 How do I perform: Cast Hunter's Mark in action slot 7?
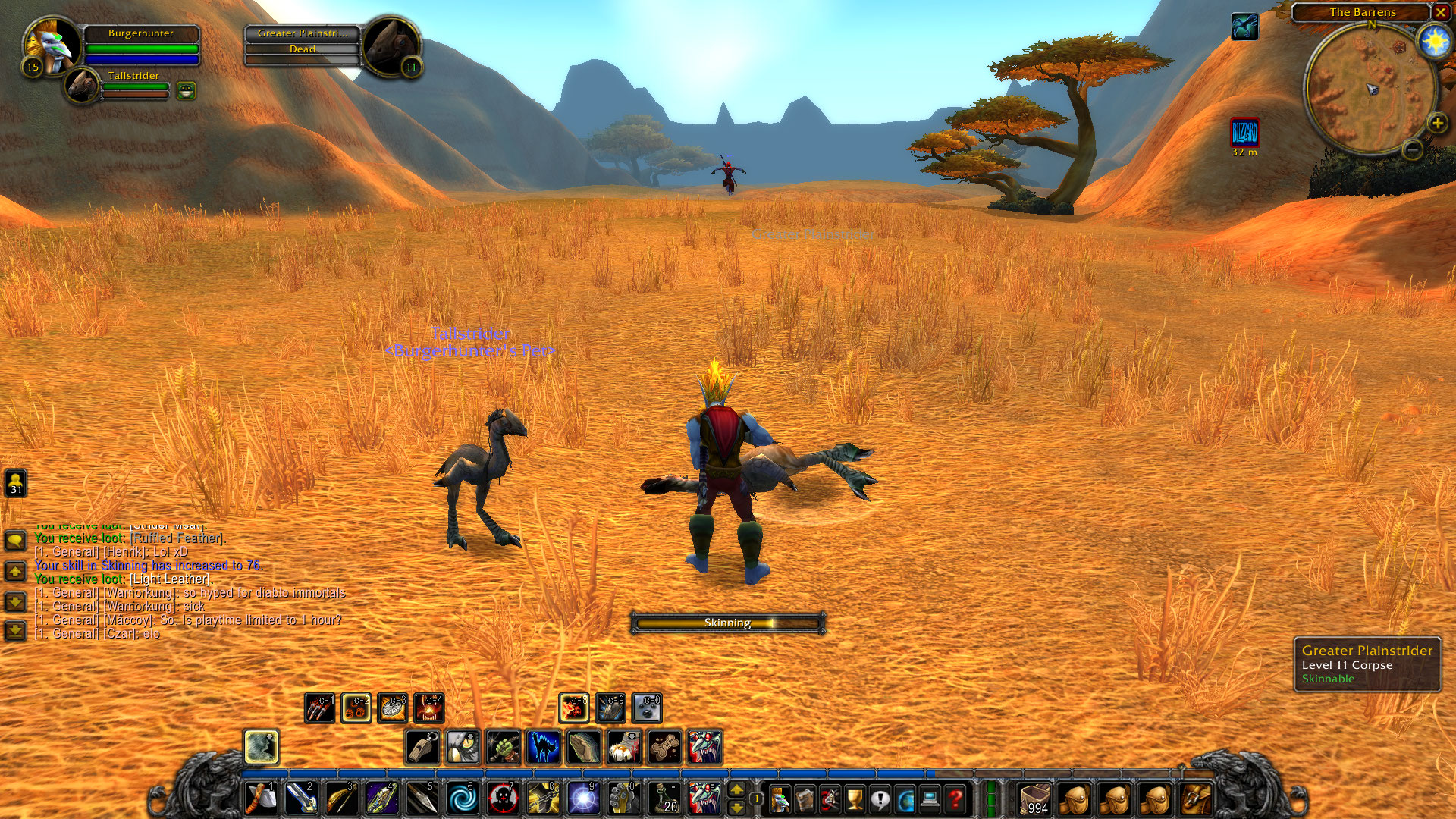click(x=502, y=799)
